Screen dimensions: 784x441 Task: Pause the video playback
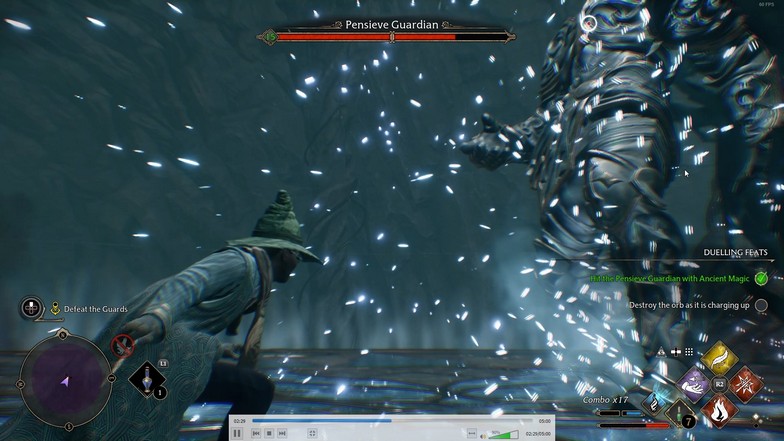coord(237,433)
